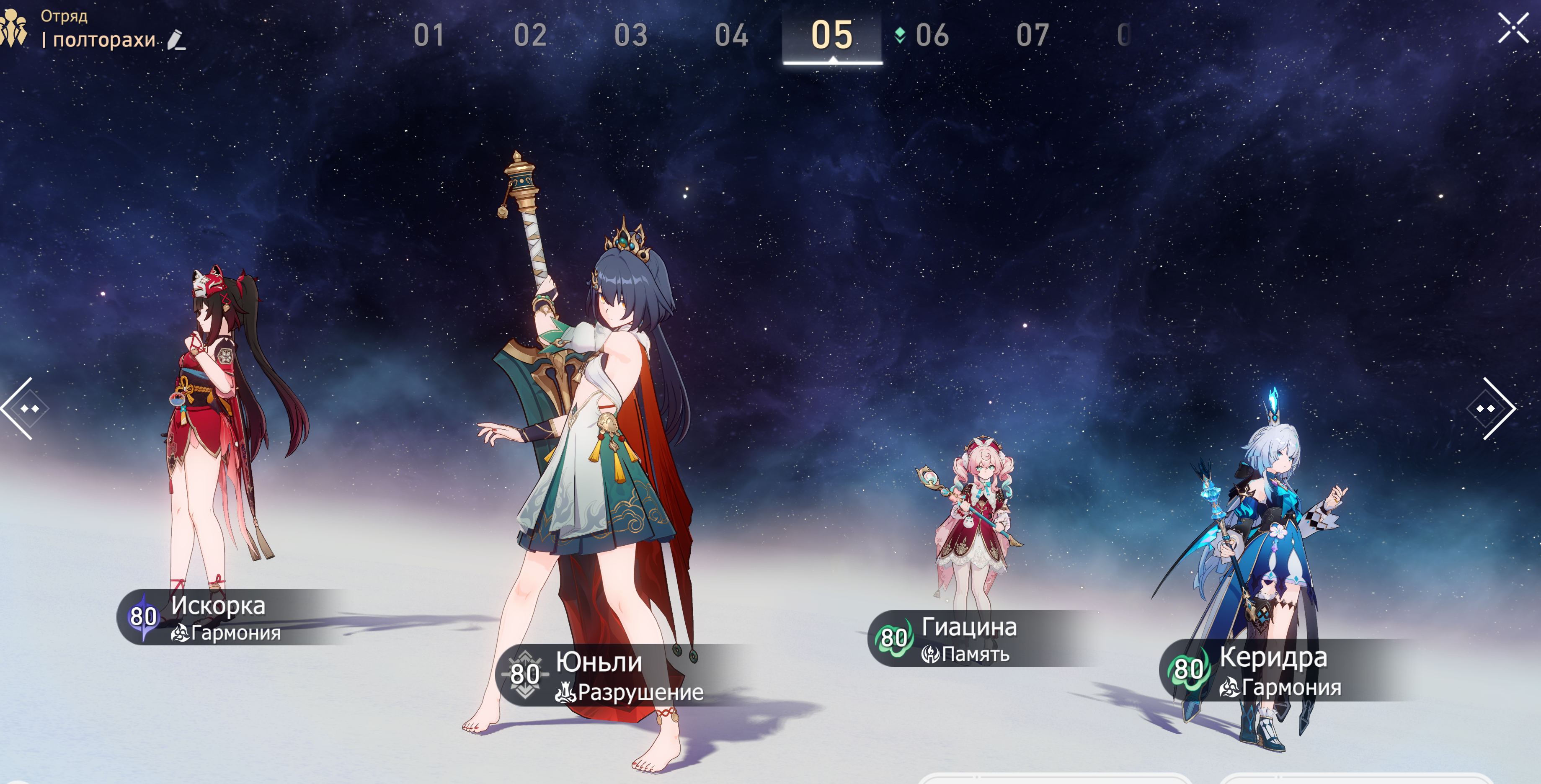
Task: Close the team setup screen
Action: coord(1513,28)
